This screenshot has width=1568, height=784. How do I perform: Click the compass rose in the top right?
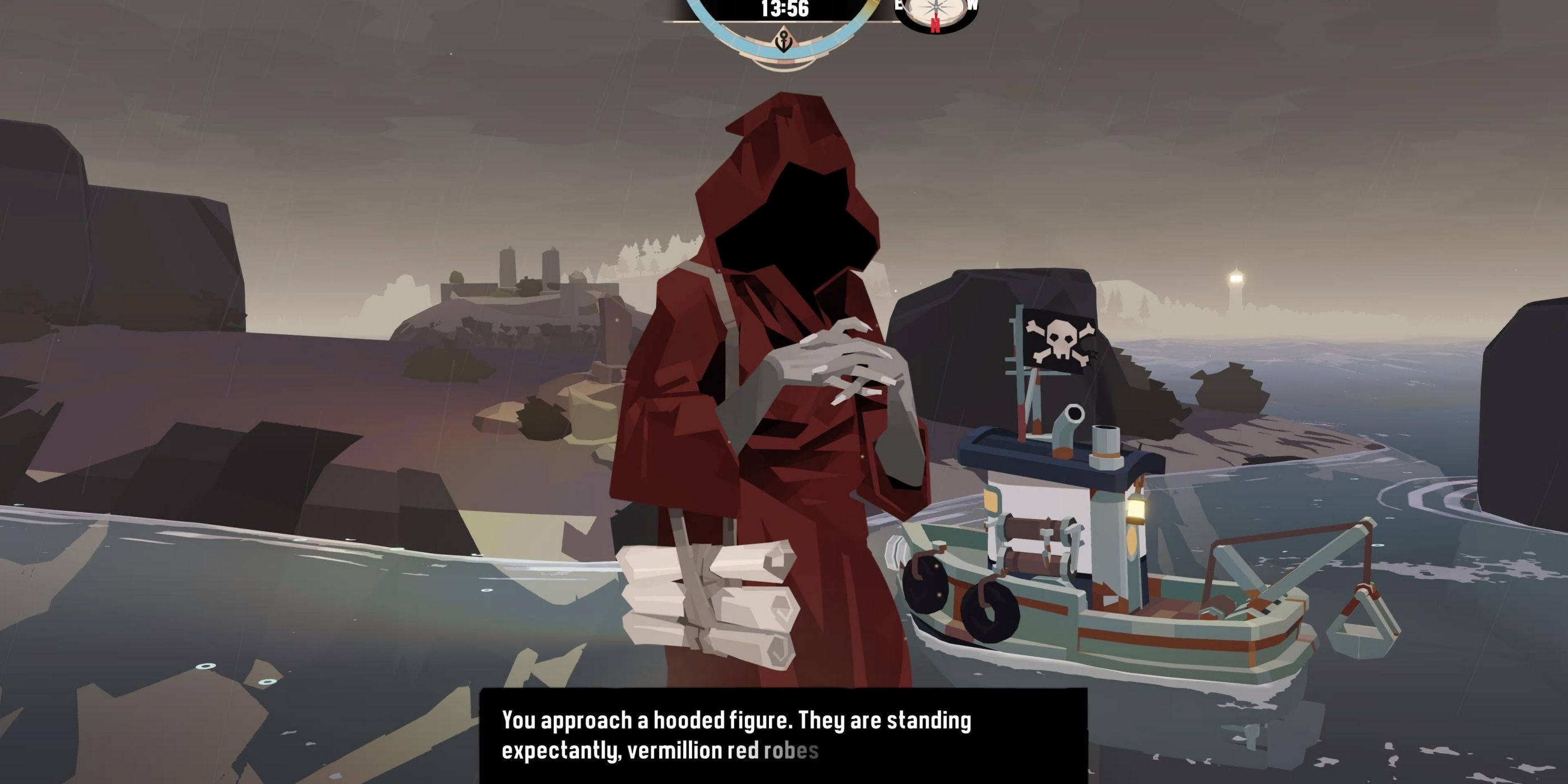(936, 7)
